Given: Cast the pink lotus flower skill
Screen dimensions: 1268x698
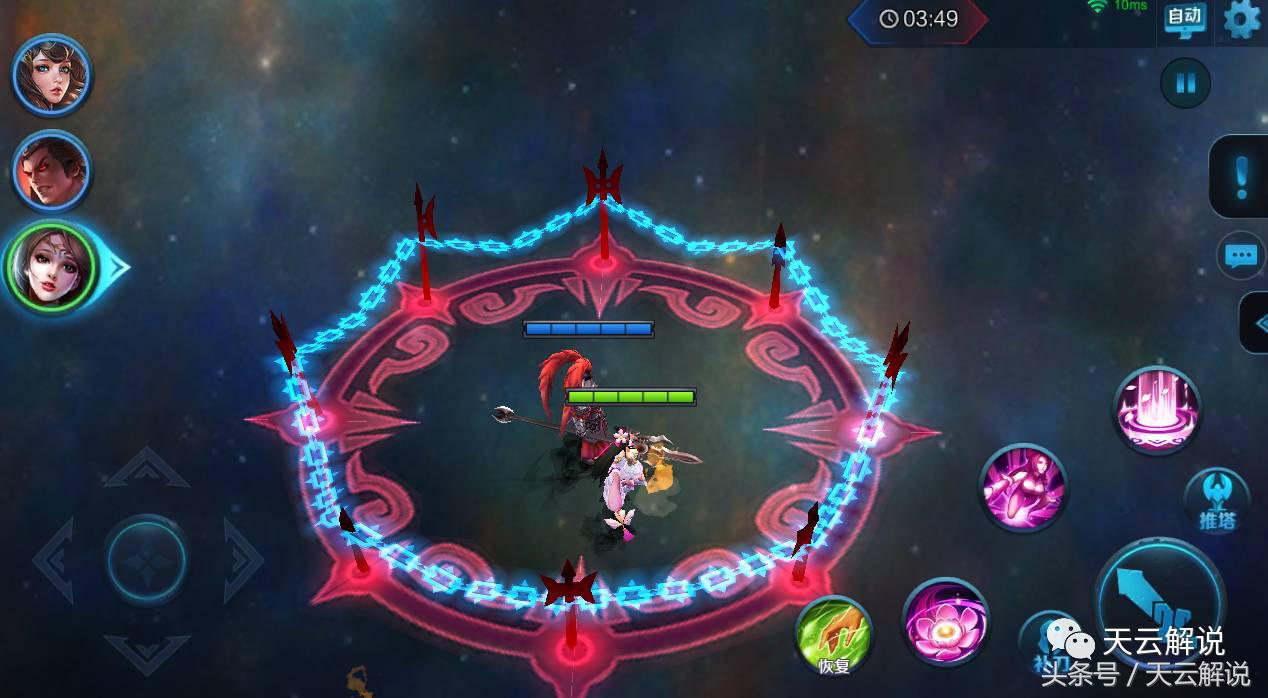Looking at the screenshot, I should [945, 621].
